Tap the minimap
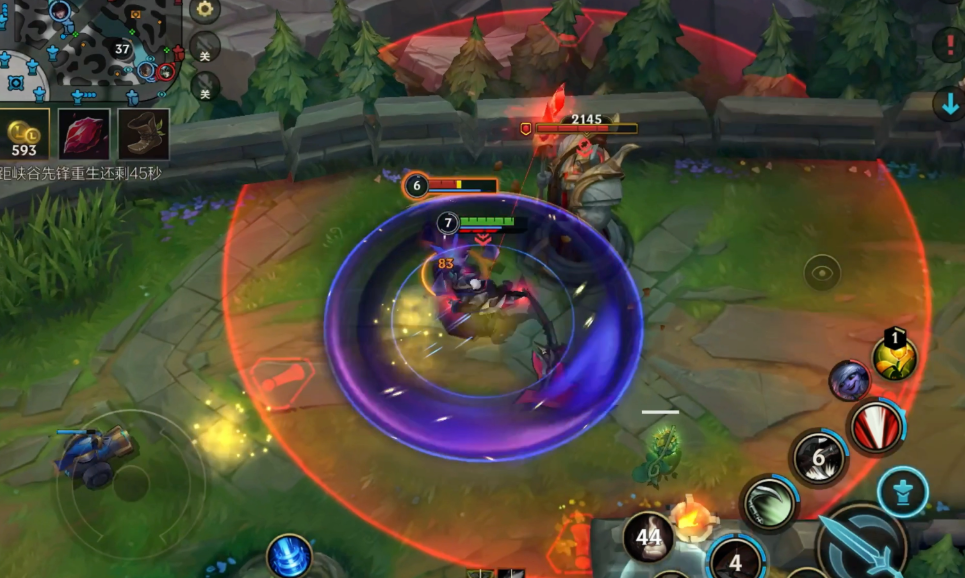This screenshot has width=965, height=578. 90,48
